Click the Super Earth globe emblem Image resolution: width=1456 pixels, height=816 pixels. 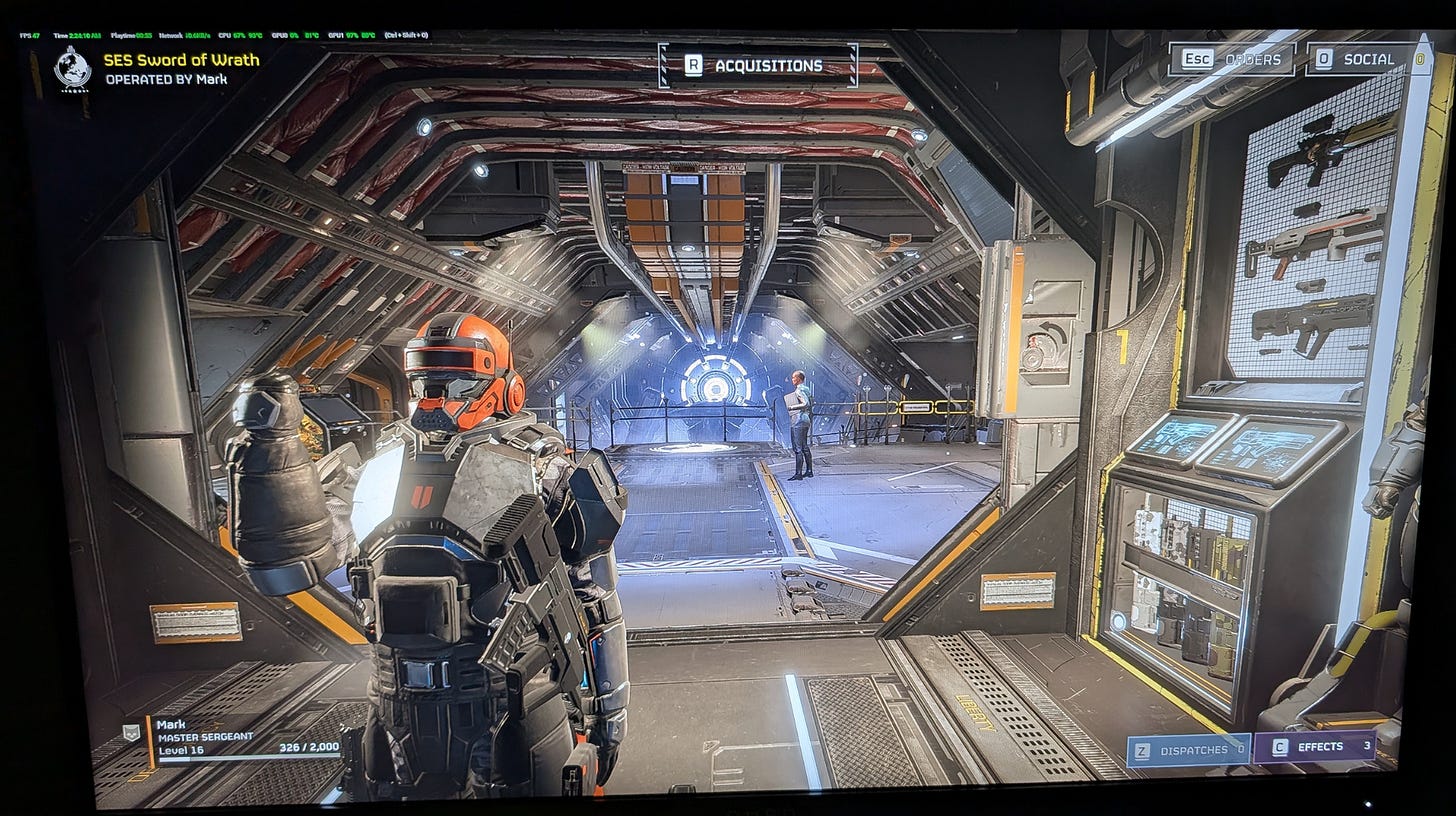[73, 67]
